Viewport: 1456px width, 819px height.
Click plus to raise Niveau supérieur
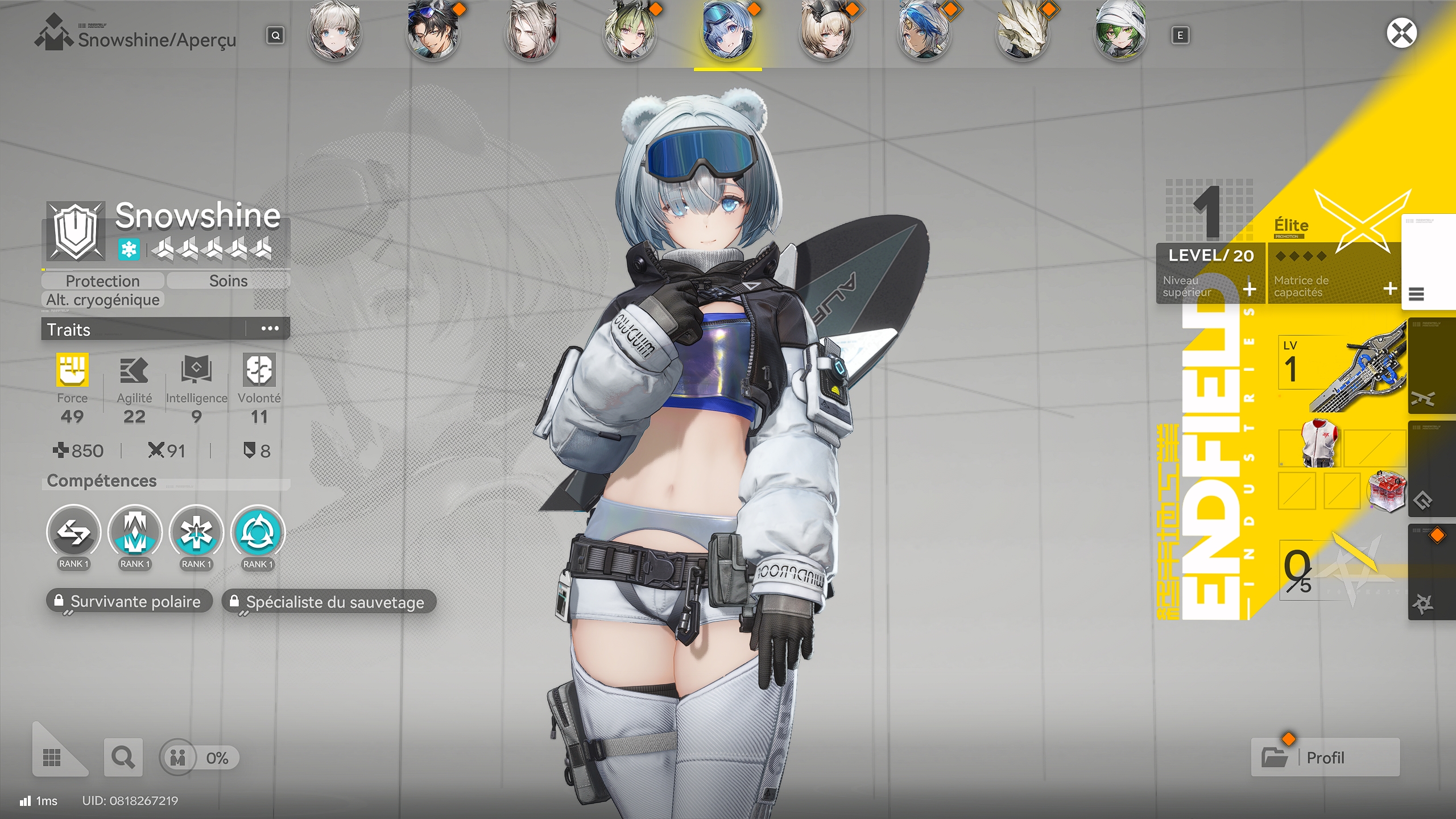point(1249,290)
